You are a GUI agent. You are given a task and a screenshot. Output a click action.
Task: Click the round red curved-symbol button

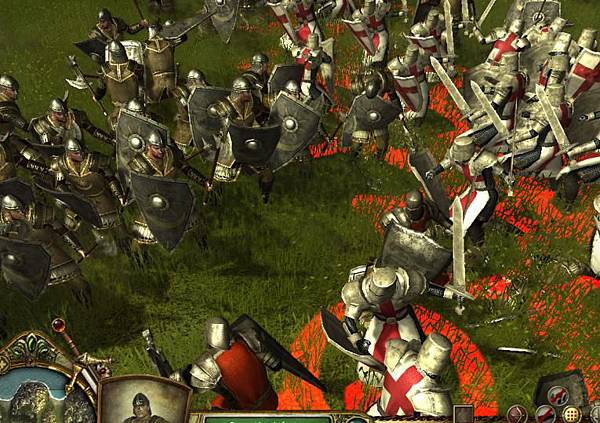[x=517, y=412]
